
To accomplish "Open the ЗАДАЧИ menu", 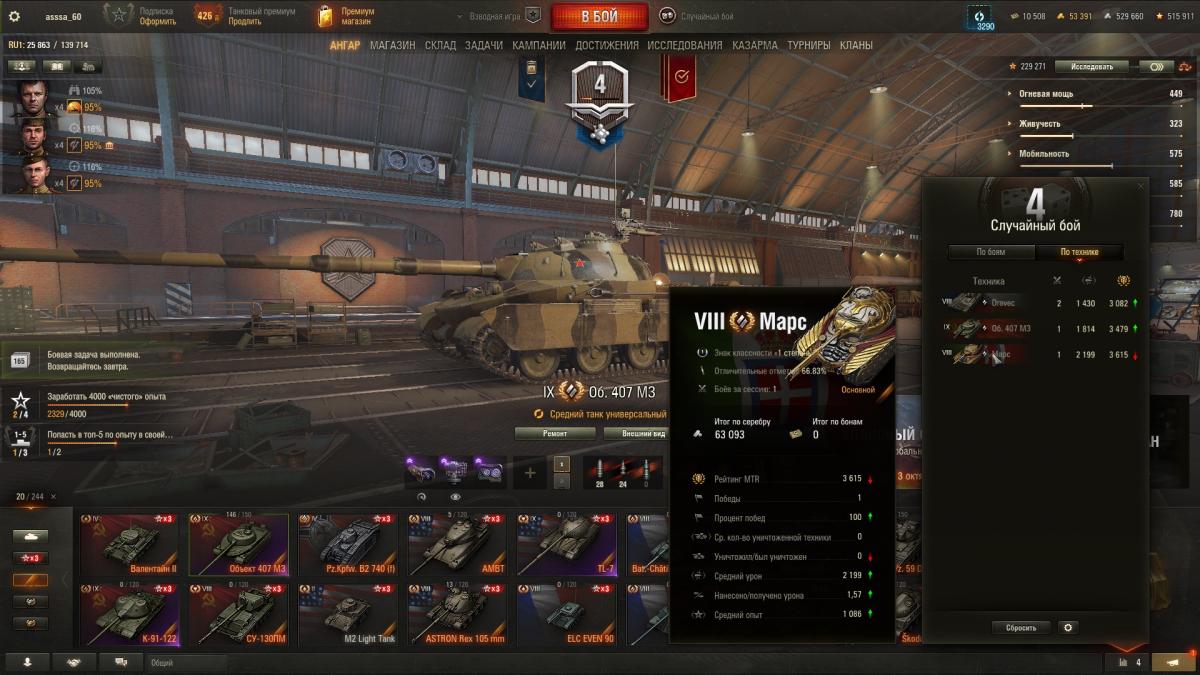I will (484, 45).
